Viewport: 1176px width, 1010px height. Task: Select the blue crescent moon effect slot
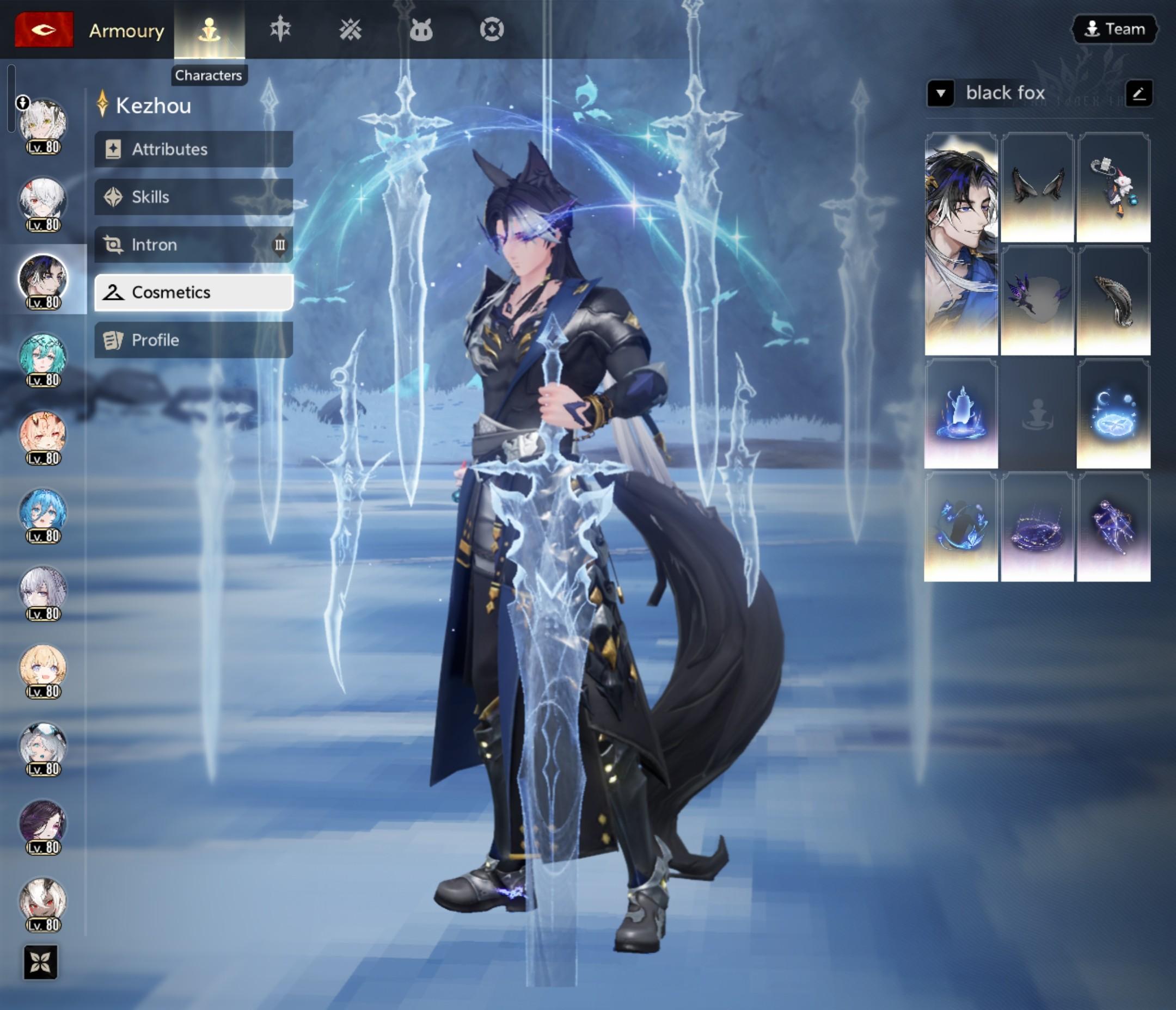(1113, 414)
